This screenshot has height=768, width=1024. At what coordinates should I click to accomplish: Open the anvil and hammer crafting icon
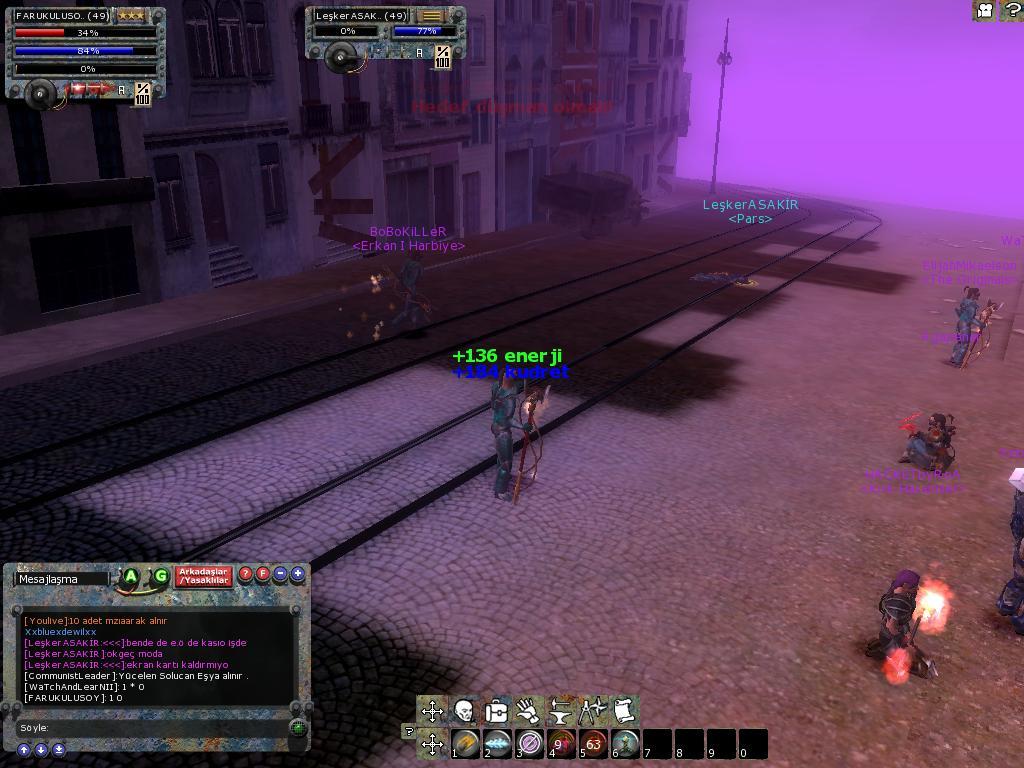click(560, 712)
